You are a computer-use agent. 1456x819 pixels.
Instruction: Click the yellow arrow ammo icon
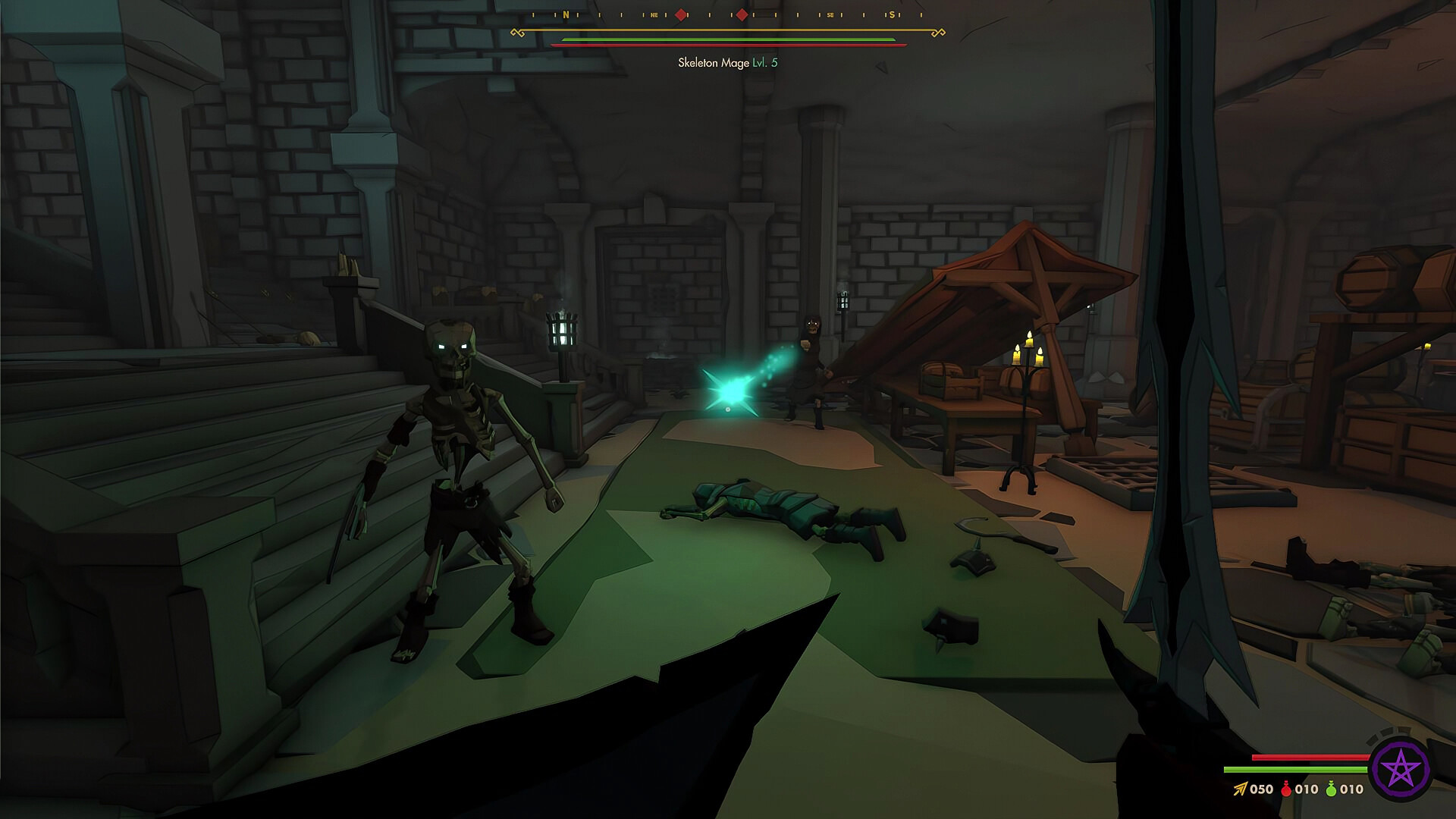1239,789
